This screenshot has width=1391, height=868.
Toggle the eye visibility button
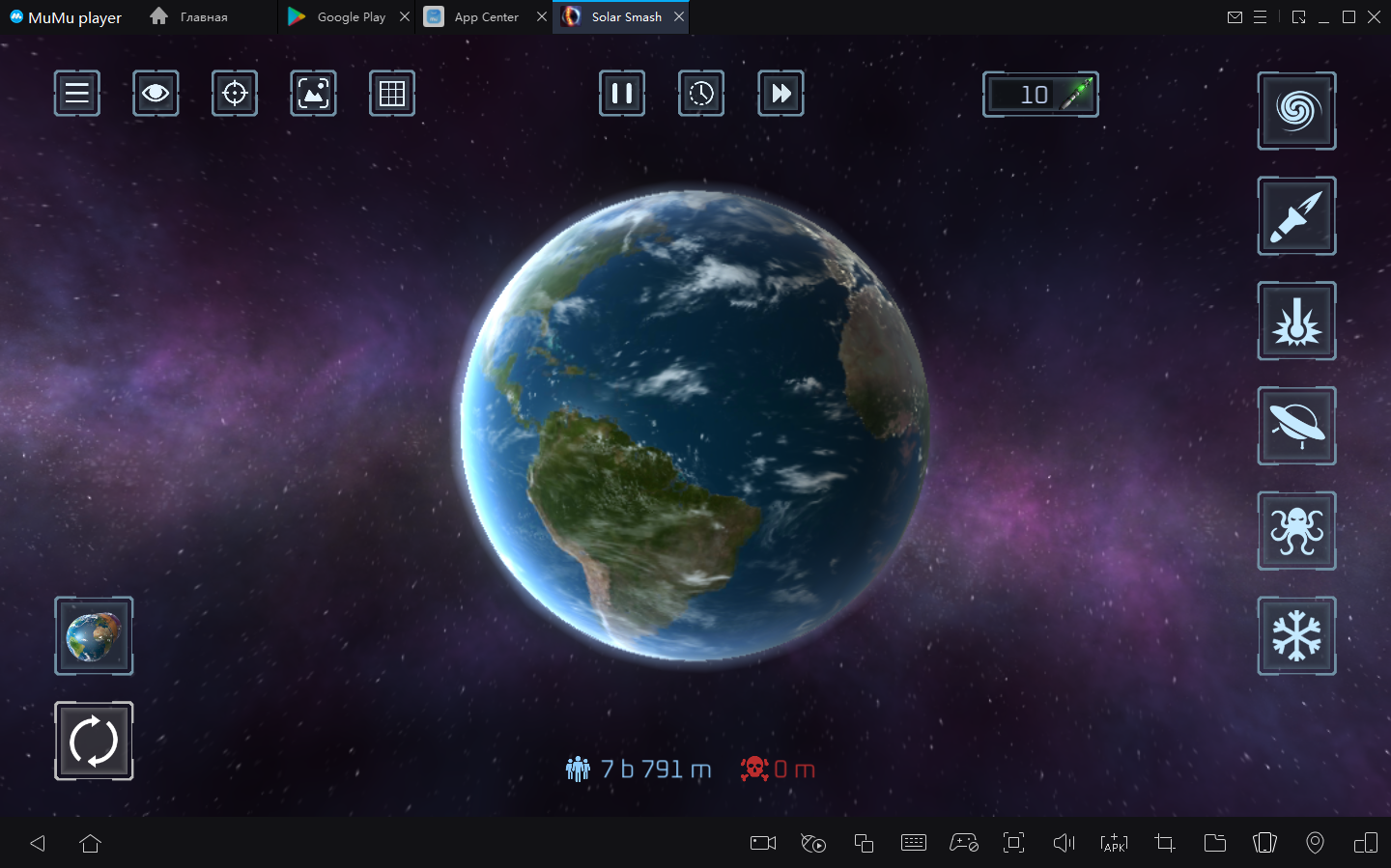tap(156, 94)
